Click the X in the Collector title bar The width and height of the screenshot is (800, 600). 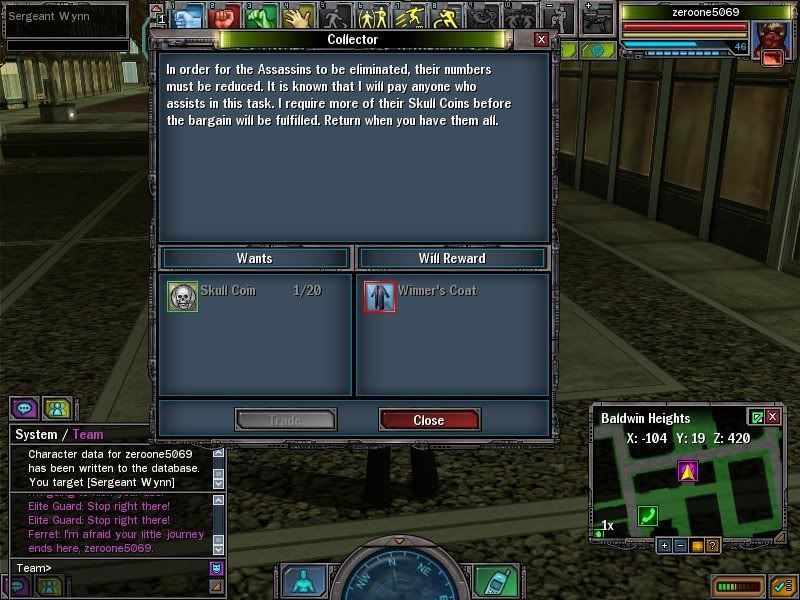pyautogui.click(x=541, y=39)
